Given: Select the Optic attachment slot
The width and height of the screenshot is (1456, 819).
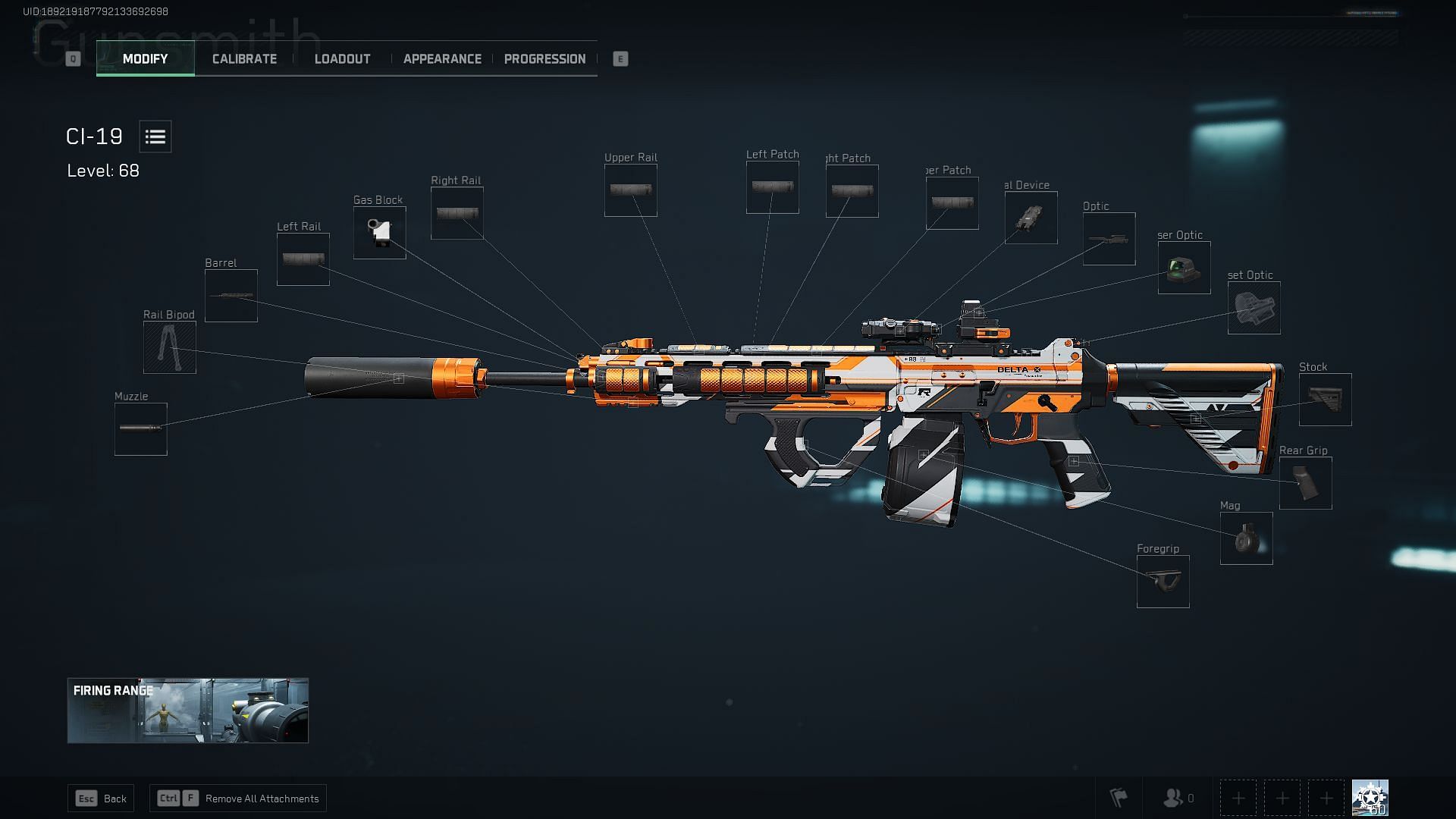Looking at the screenshot, I should [1109, 239].
